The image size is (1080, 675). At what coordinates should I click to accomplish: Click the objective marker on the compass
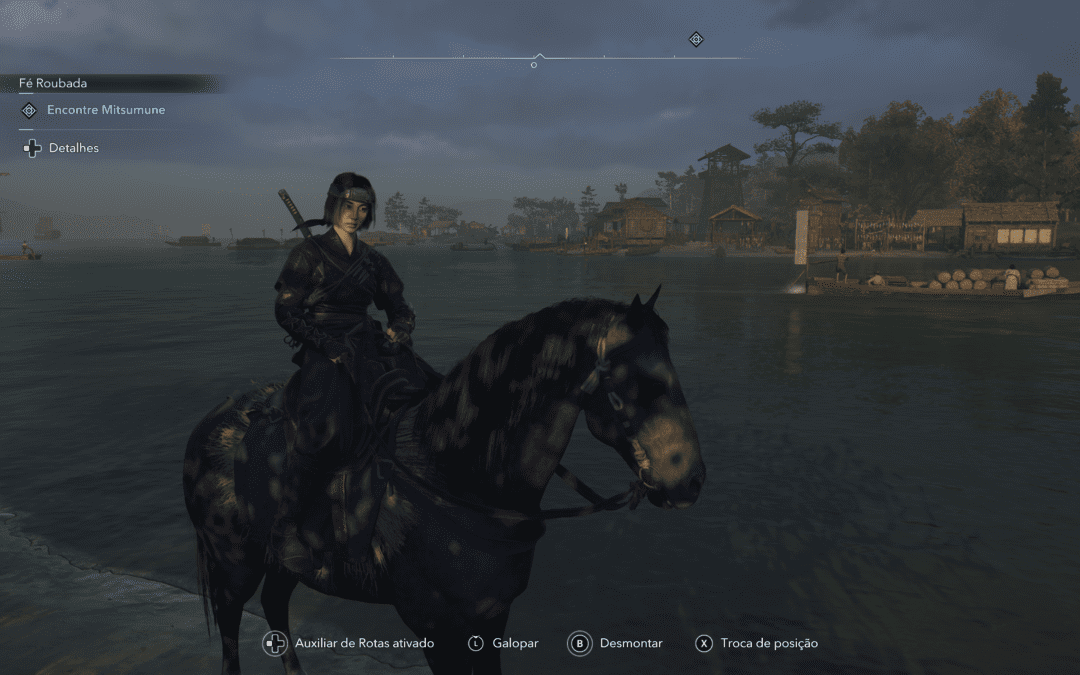point(696,39)
